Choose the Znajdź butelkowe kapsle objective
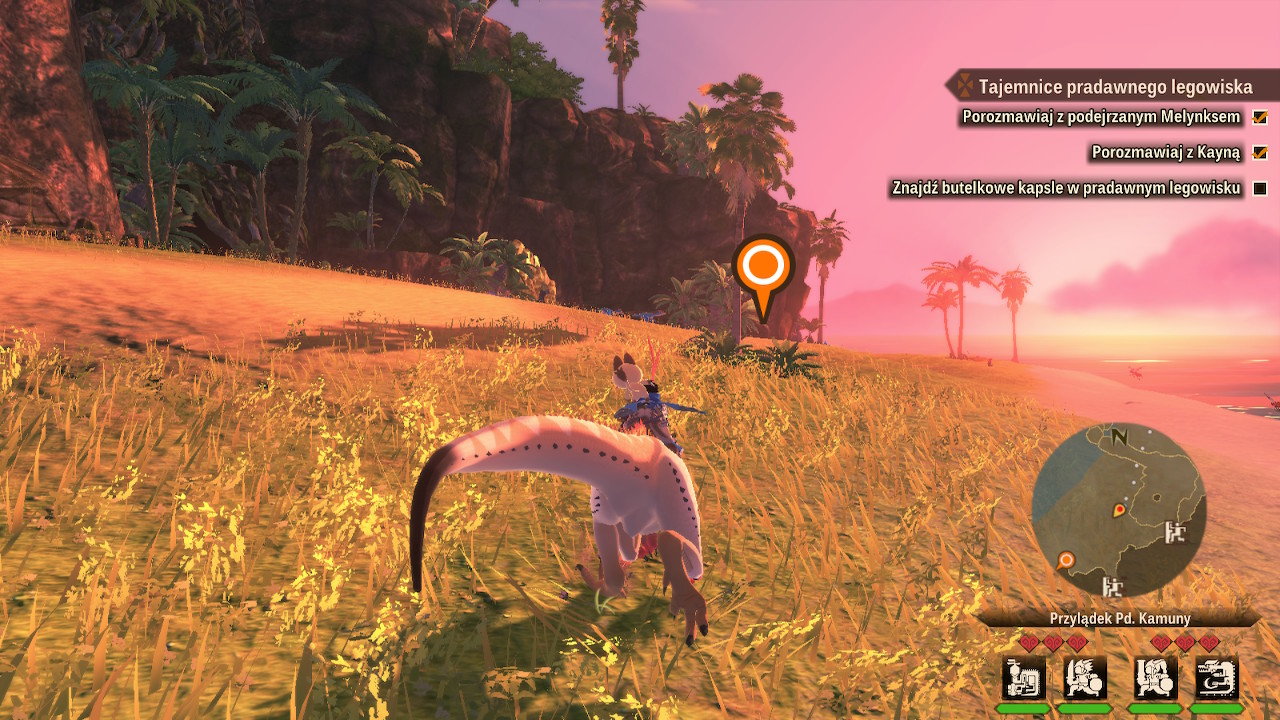The width and height of the screenshot is (1280, 720). pyautogui.click(x=1066, y=188)
